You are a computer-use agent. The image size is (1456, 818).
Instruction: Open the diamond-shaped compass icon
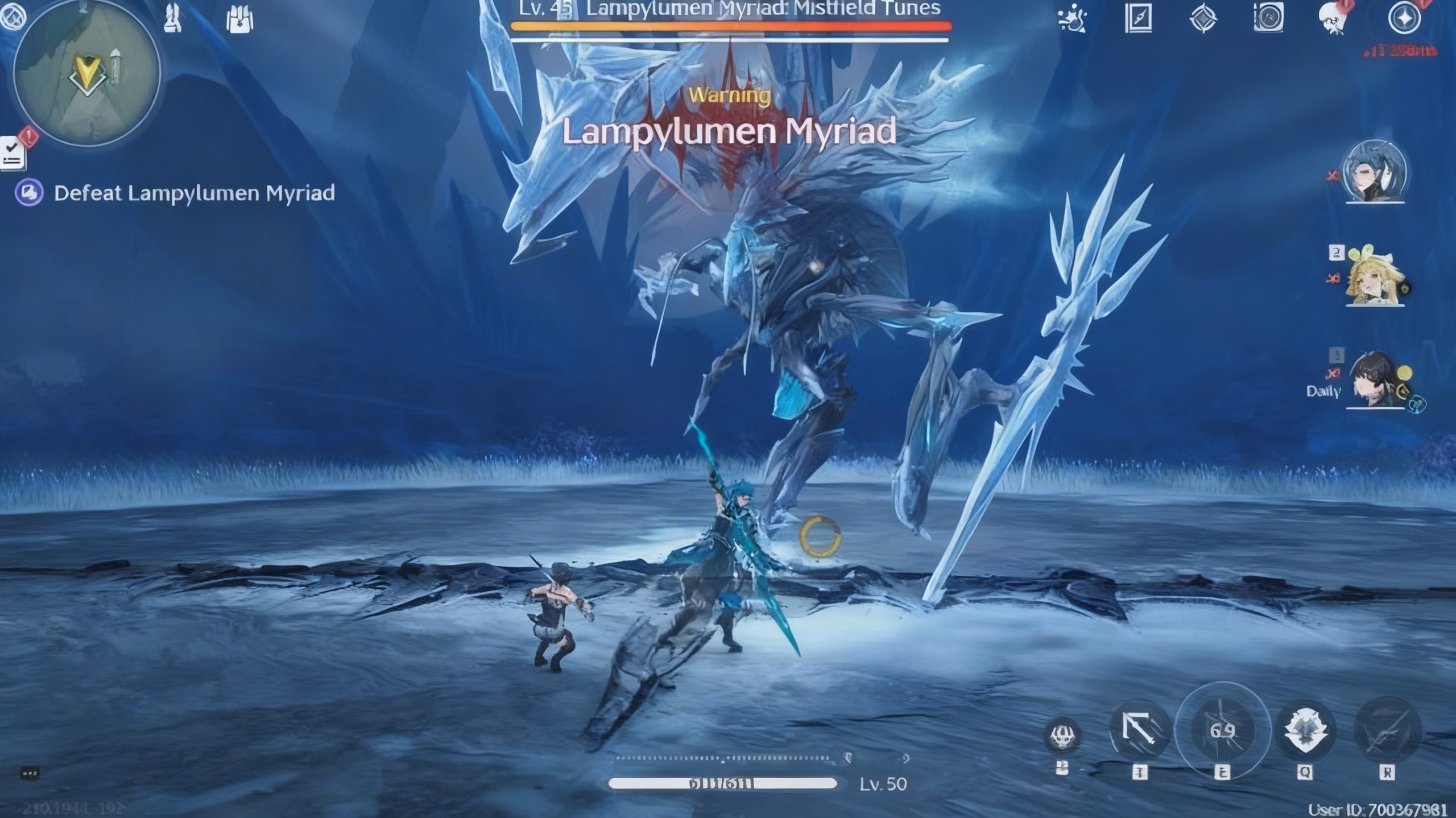[x=1203, y=18]
